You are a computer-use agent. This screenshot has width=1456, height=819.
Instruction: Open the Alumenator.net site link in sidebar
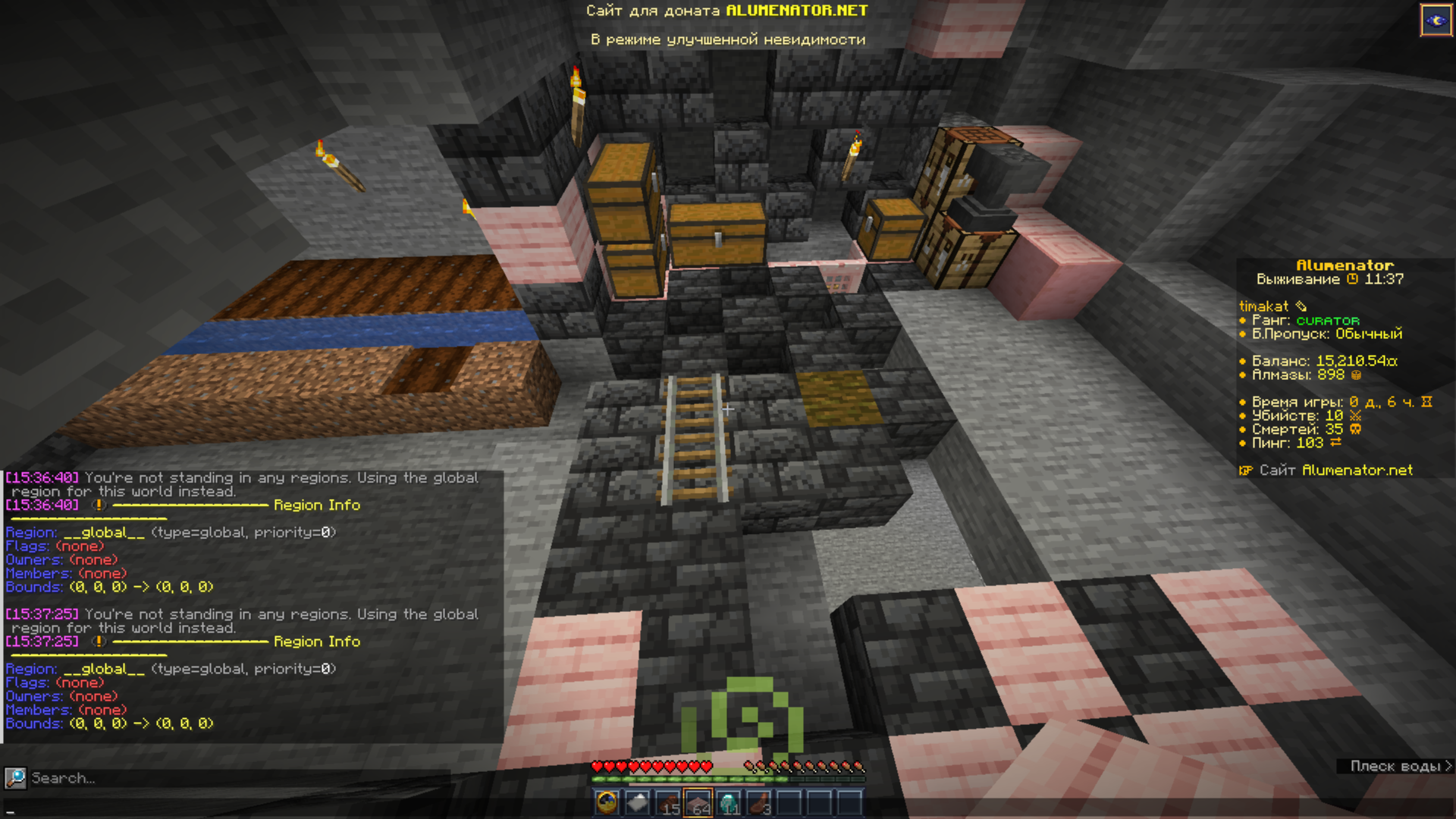(1335, 470)
